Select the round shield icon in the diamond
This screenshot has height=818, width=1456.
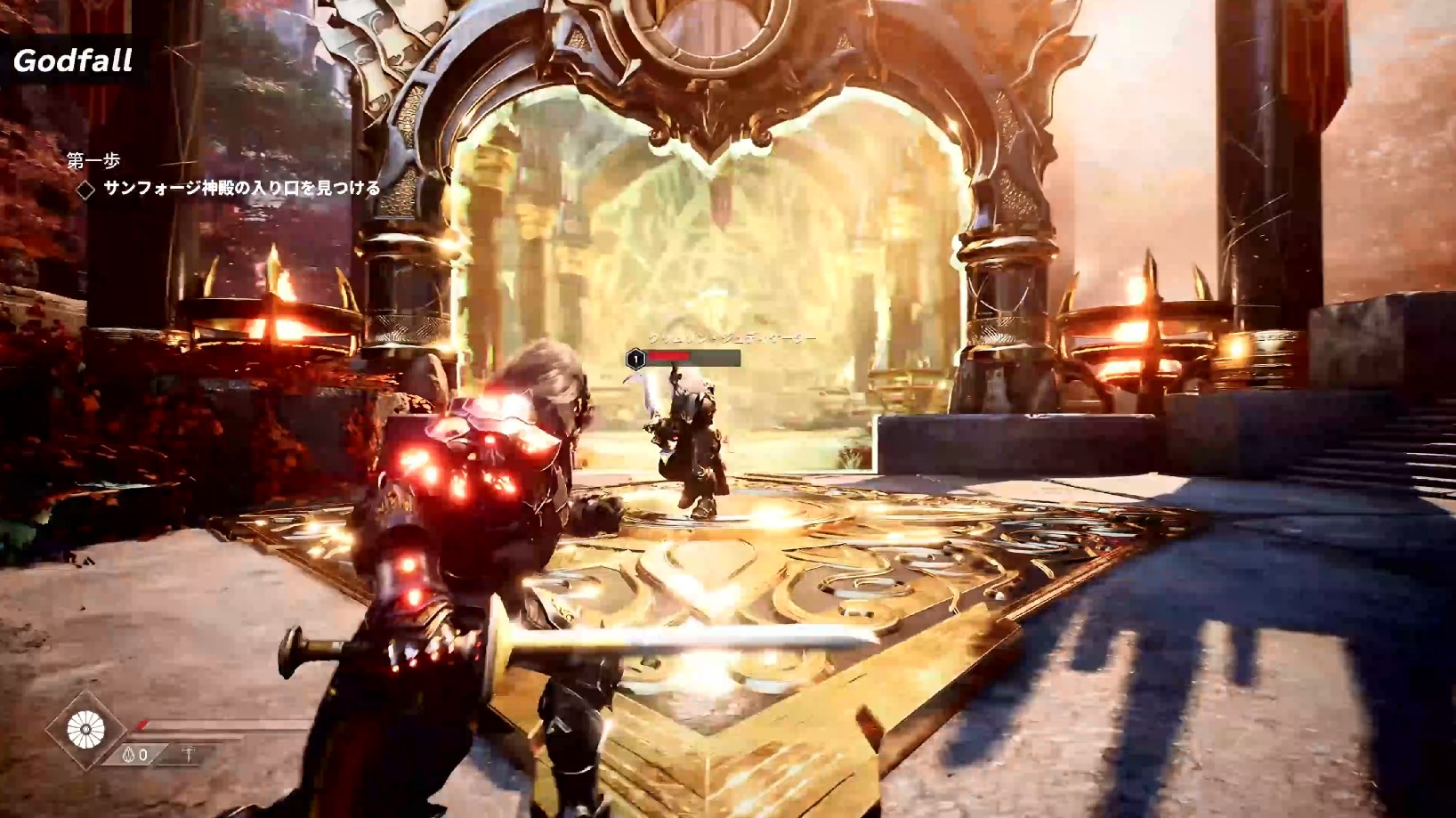[85, 731]
